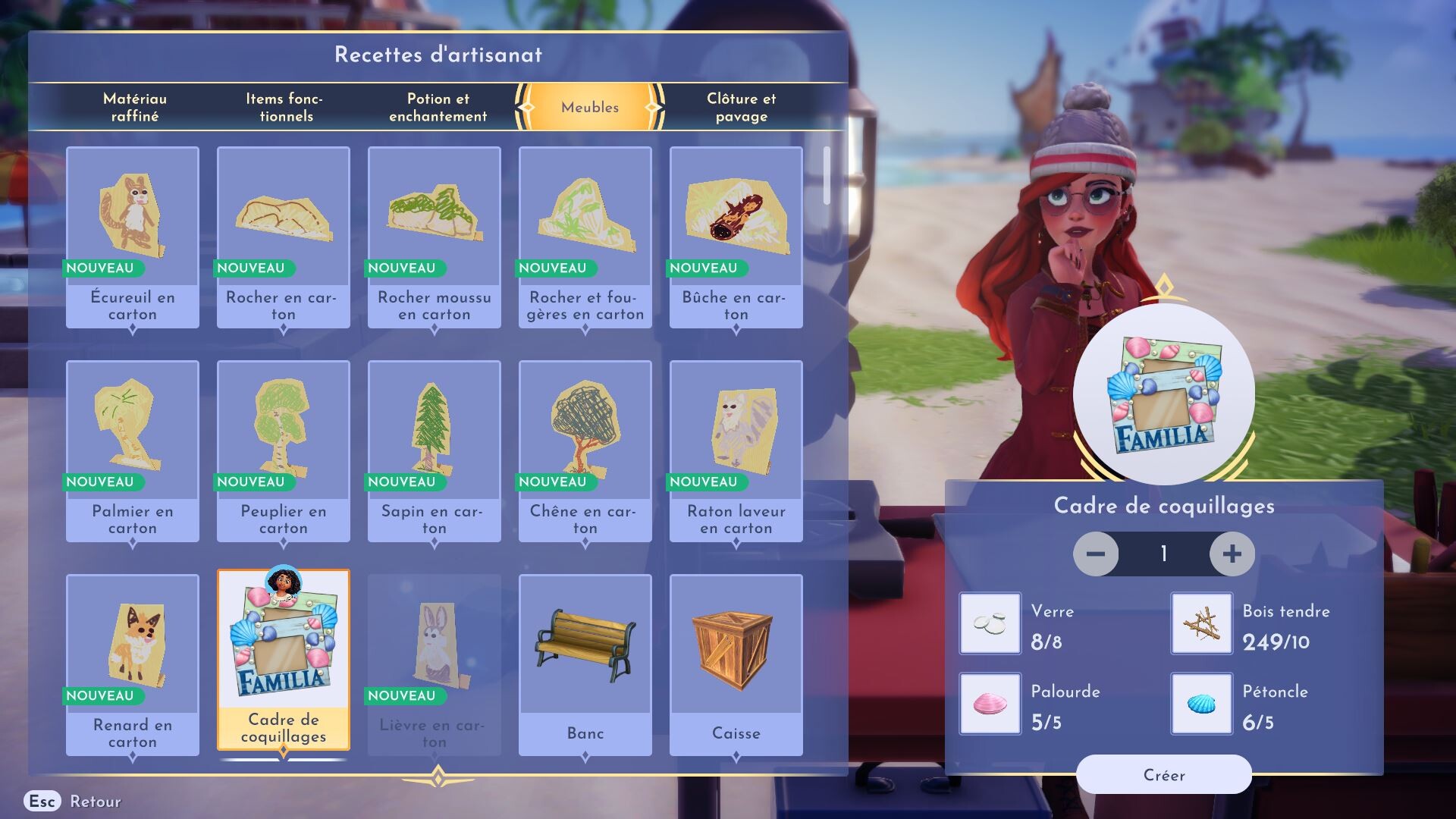The image size is (1456, 819).
Task: Click the Palourde shell ingredient
Action: (990, 703)
